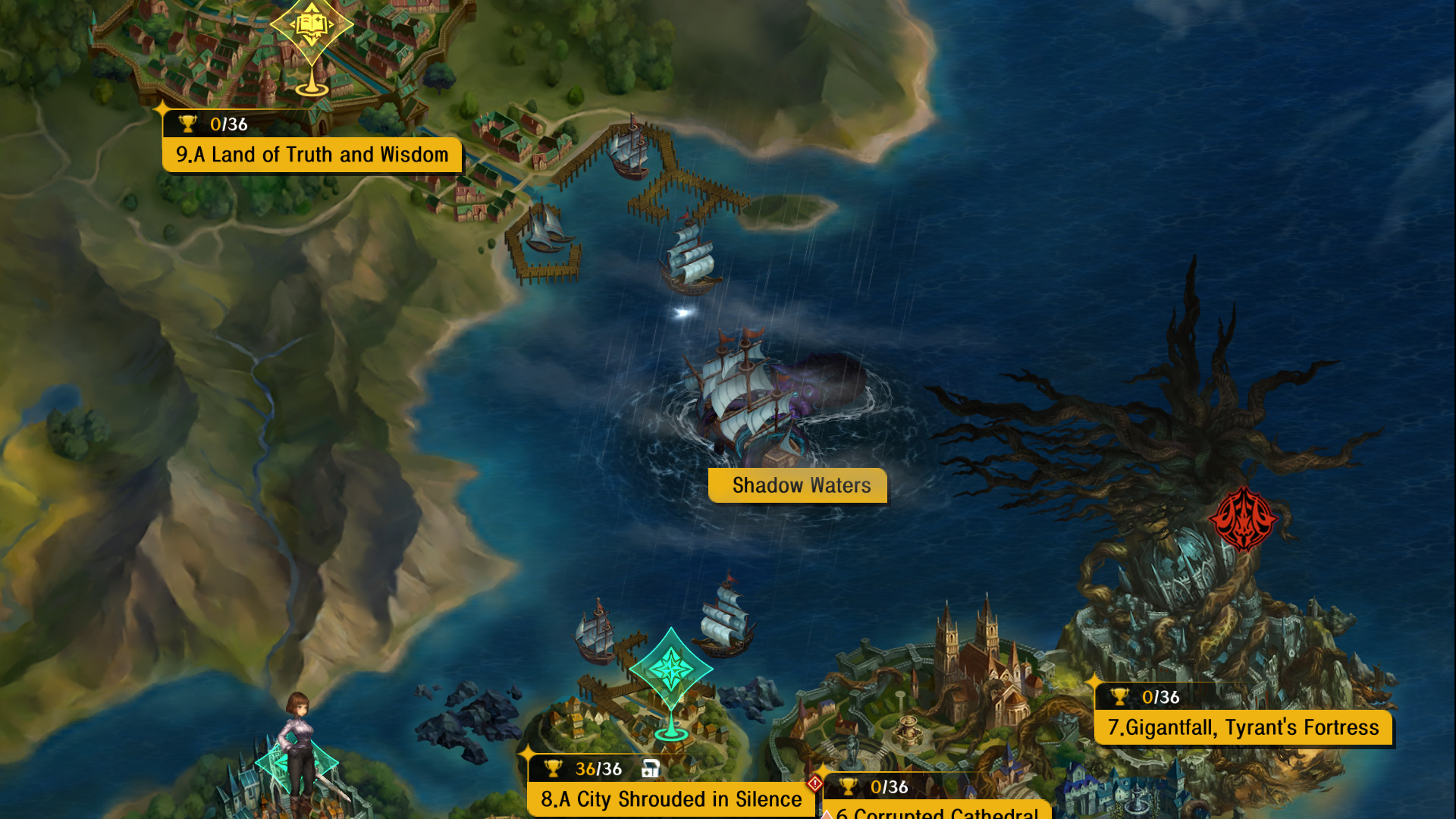
Task: Select 9.A Land of Truth and Wisdom
Action: (x=312, y=155)
